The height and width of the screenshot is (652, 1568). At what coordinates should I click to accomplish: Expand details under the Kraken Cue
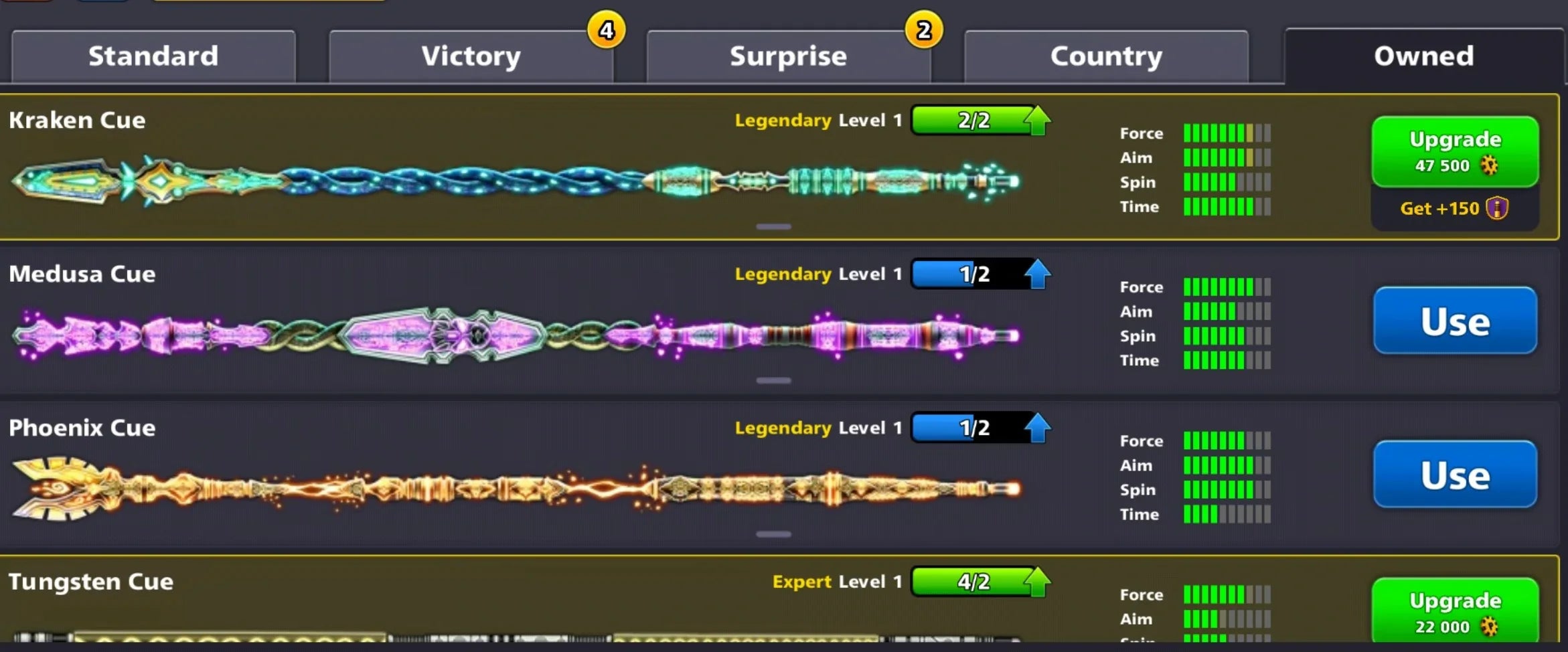[773, 226]
